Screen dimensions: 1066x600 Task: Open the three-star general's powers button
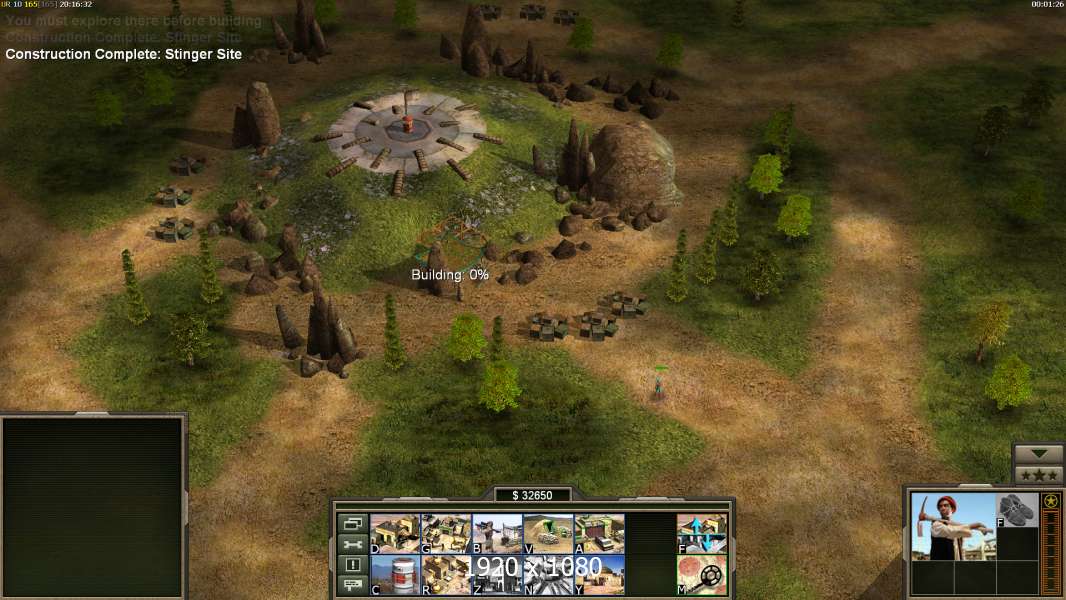(1039, 475)
